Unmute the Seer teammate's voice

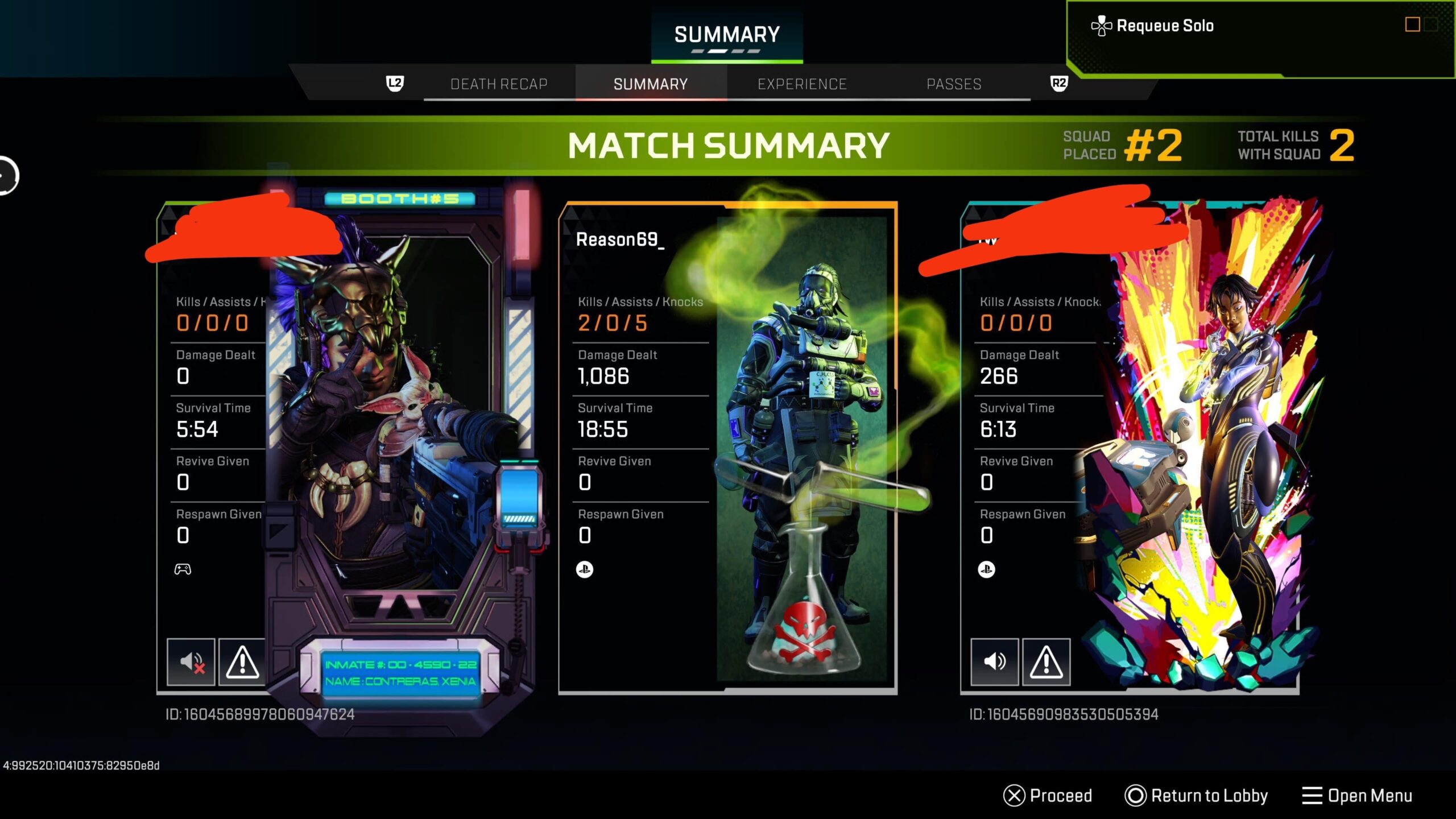click(191, 661)
